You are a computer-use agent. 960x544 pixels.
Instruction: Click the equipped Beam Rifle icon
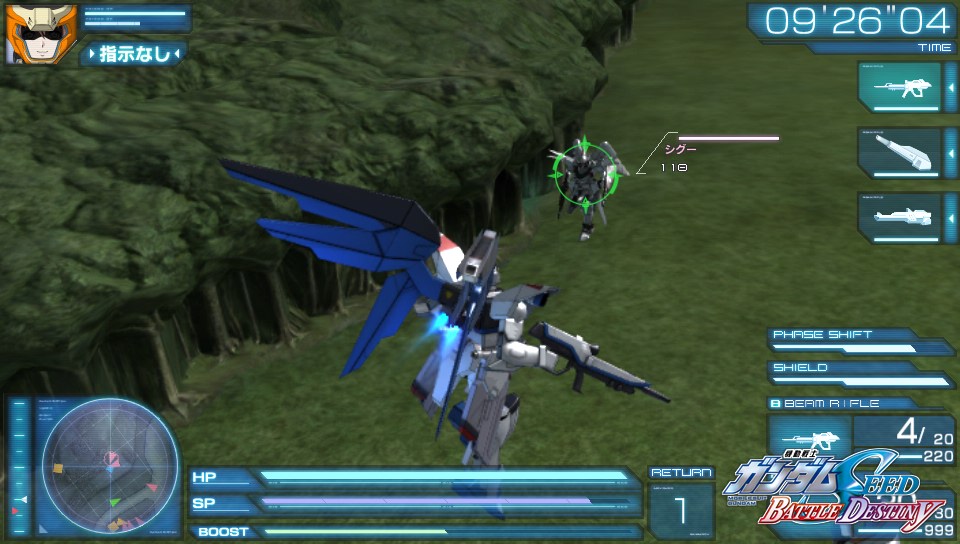pos(808,439)
